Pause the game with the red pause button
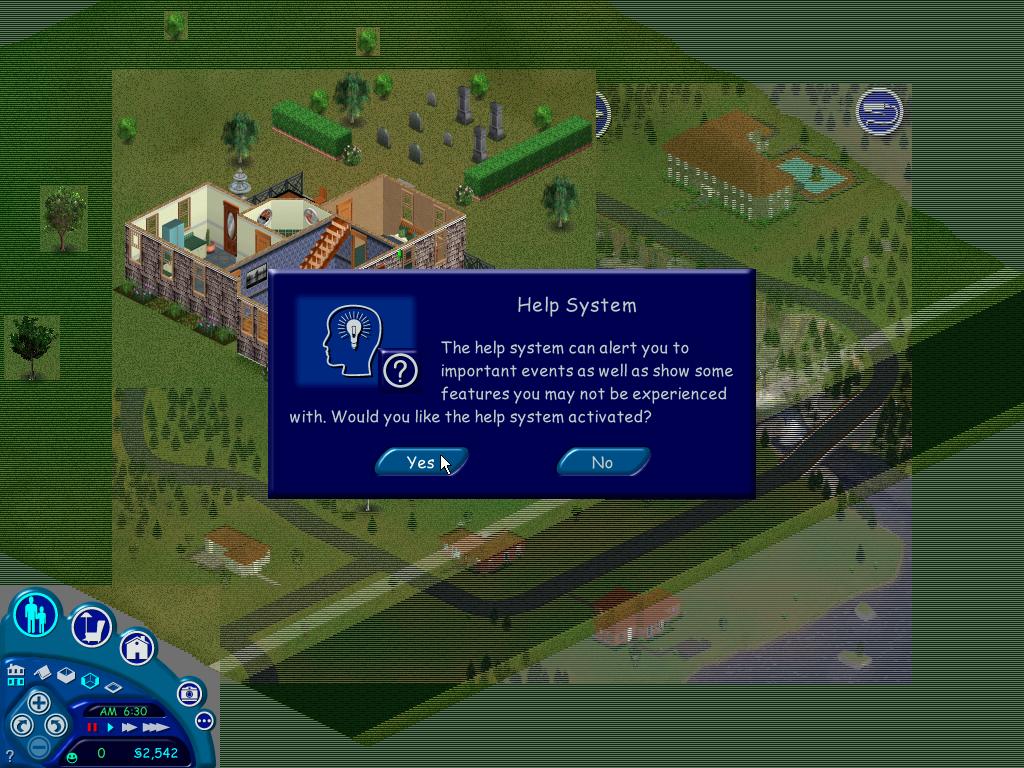The image size is (1024, 768). [92, 727]
